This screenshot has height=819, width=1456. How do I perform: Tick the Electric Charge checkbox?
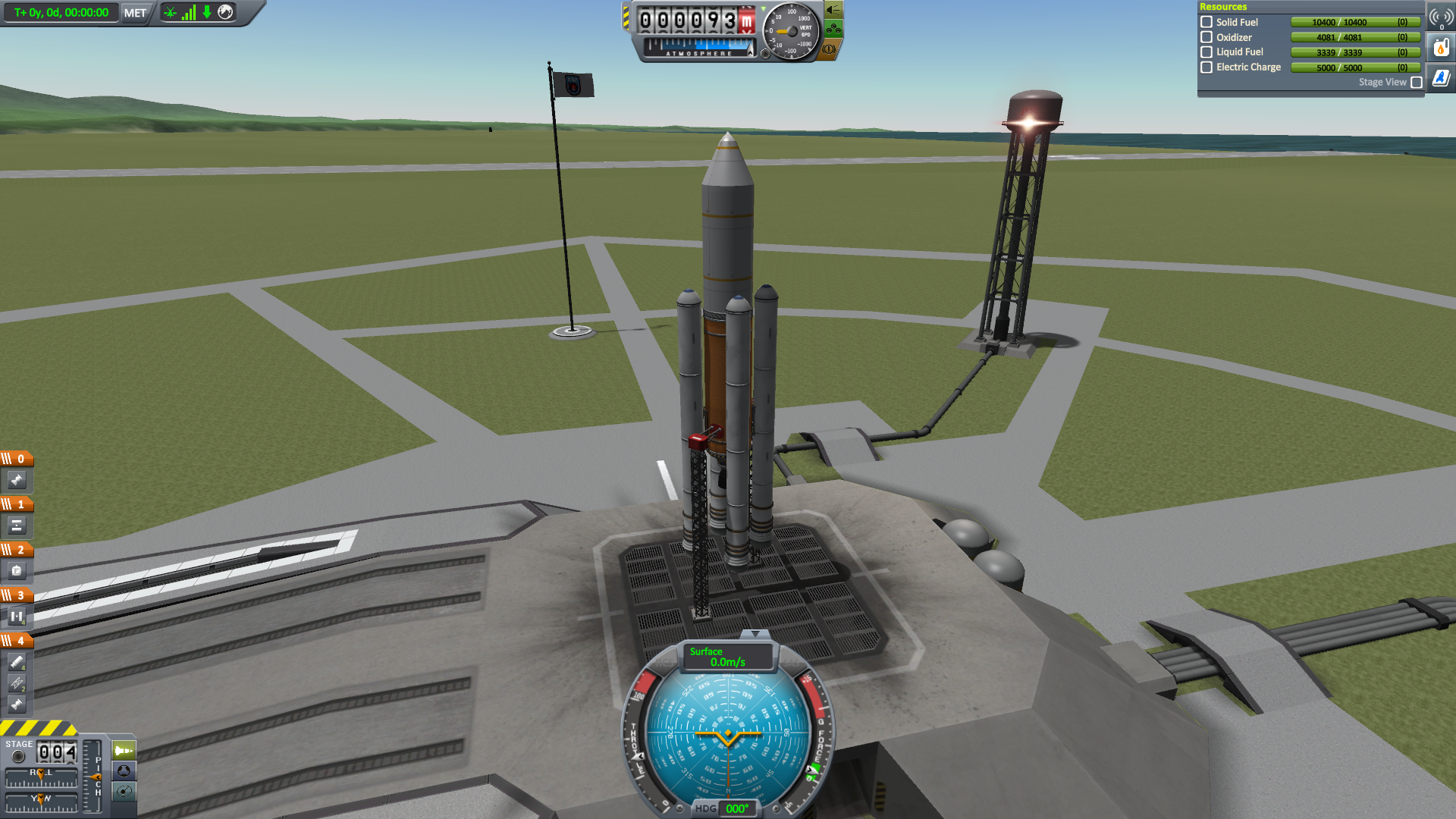click(1207, 67)
